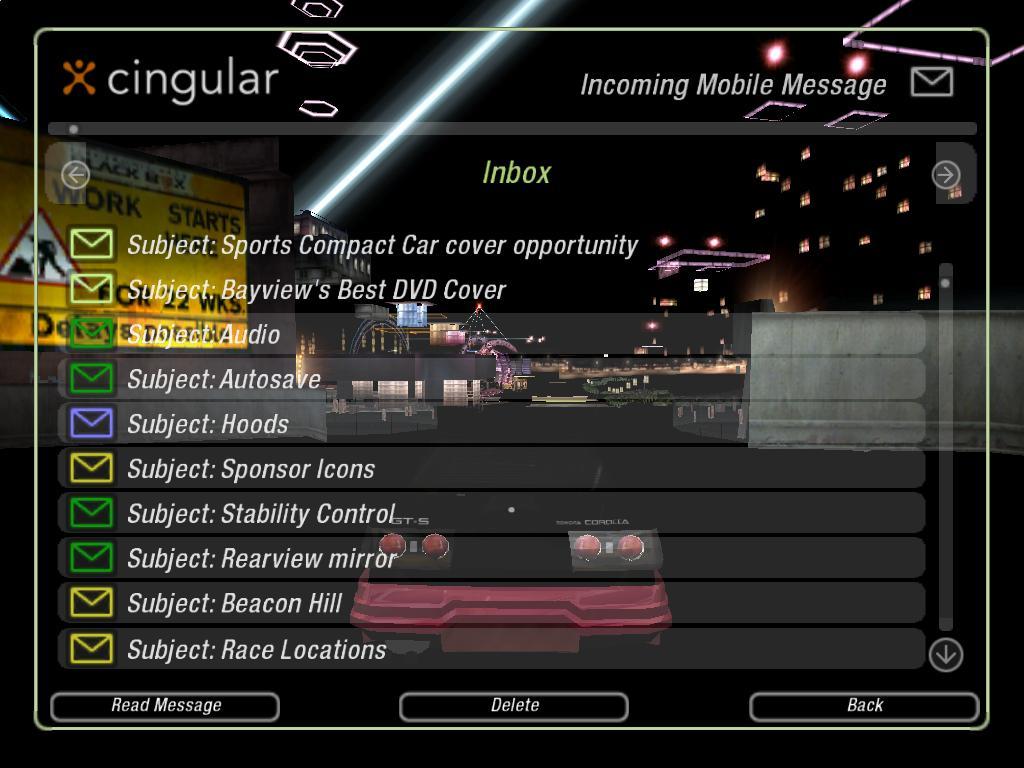
Task: Open the Sports Compact Car cover opportunity message
Action: tap(382, 245)
